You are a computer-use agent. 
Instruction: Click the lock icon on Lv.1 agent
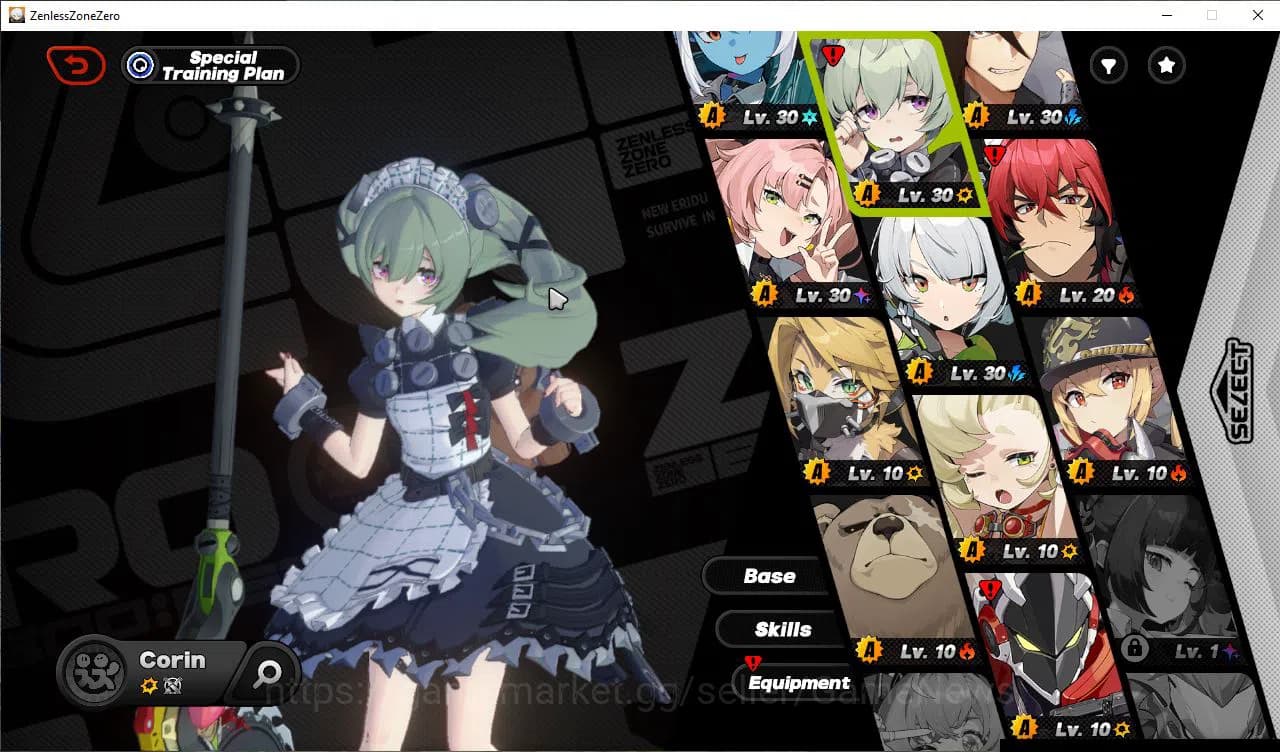[1134, 650]
